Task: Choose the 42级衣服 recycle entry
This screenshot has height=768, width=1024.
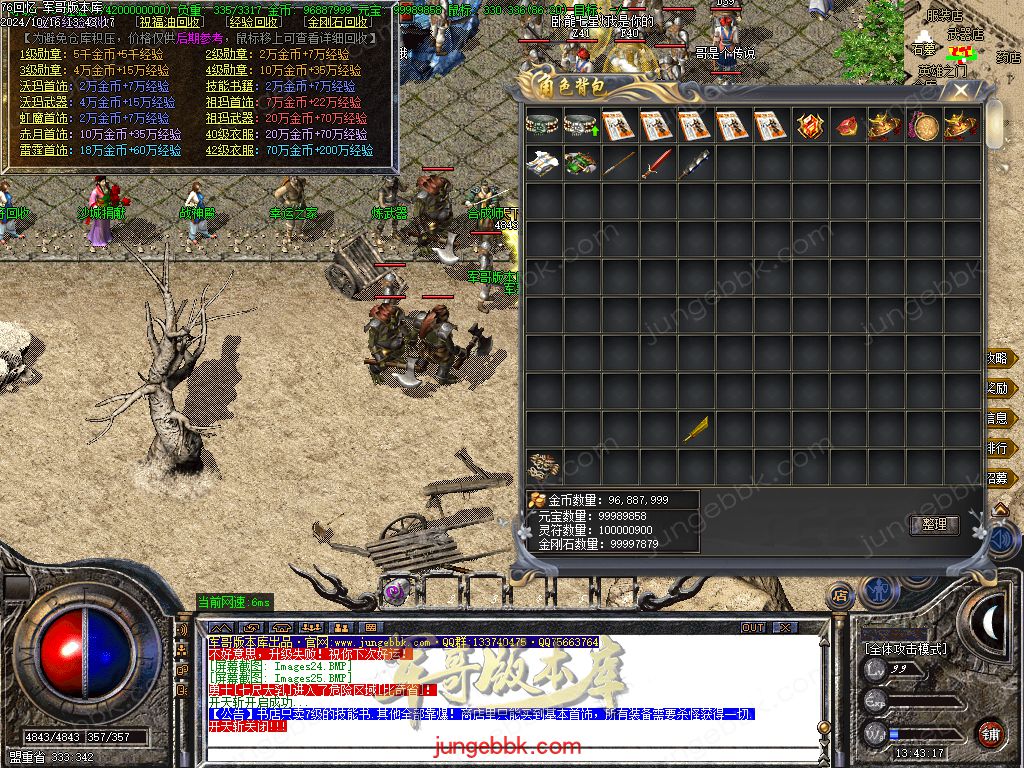Action: point(230,150)
